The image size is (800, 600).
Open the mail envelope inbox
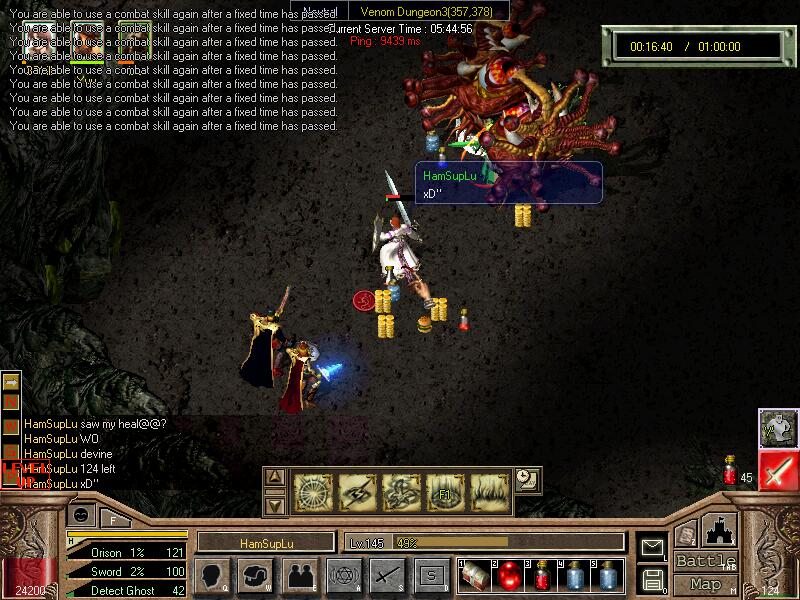click(x=652, y=547)
